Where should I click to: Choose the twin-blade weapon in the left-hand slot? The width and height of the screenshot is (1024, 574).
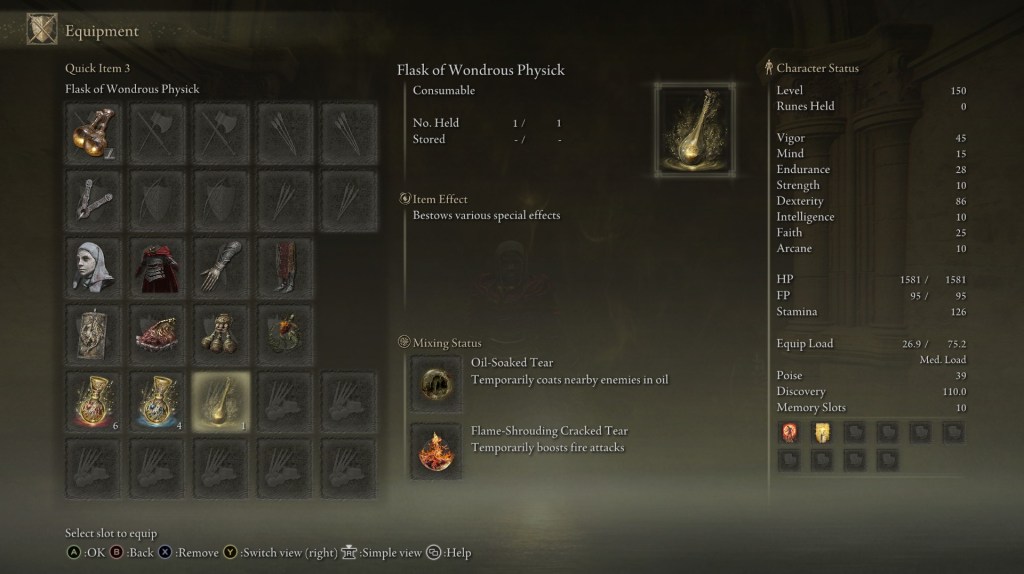click(96, 199)
